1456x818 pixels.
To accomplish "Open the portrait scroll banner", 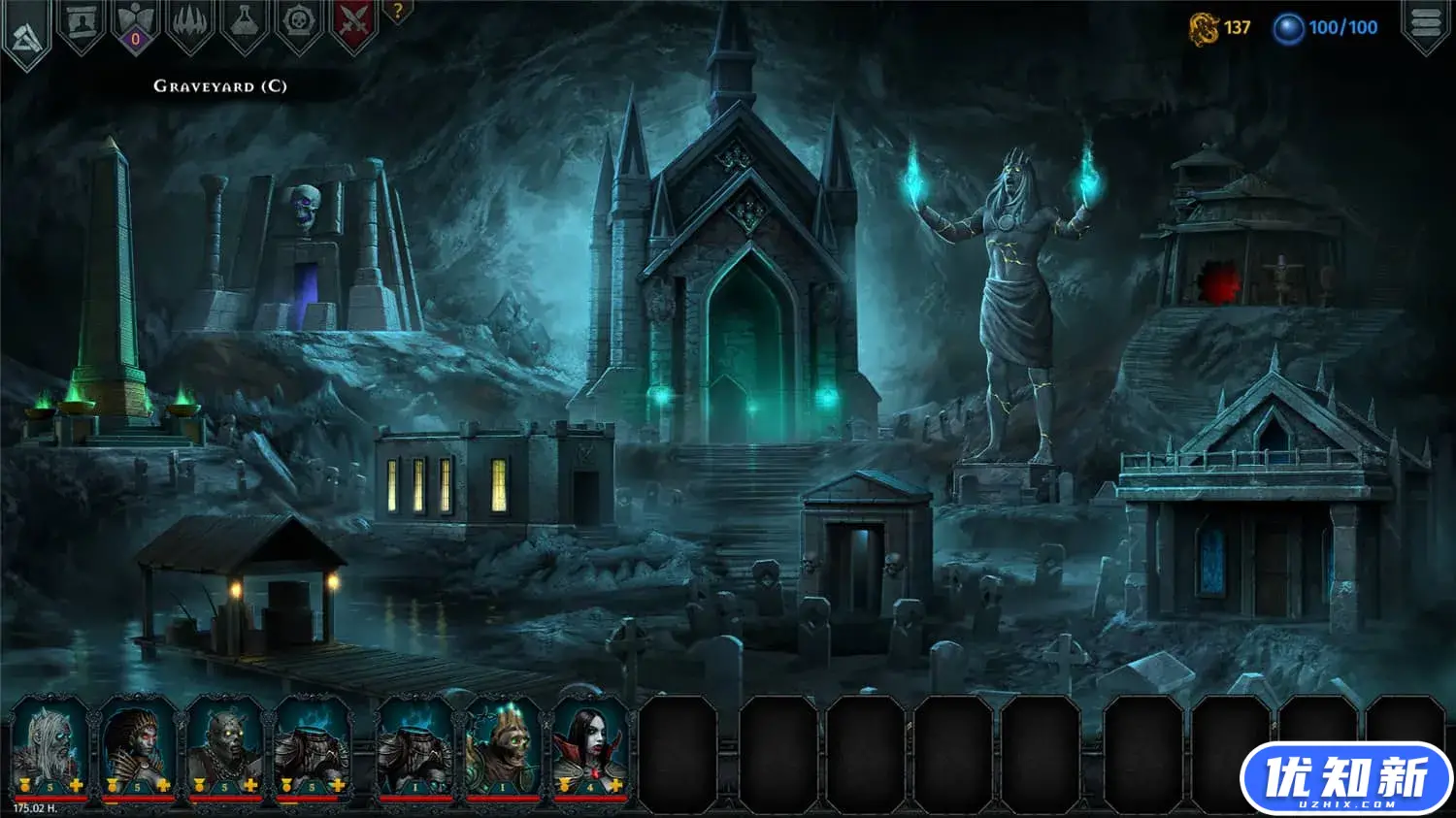I will [82, 23].
